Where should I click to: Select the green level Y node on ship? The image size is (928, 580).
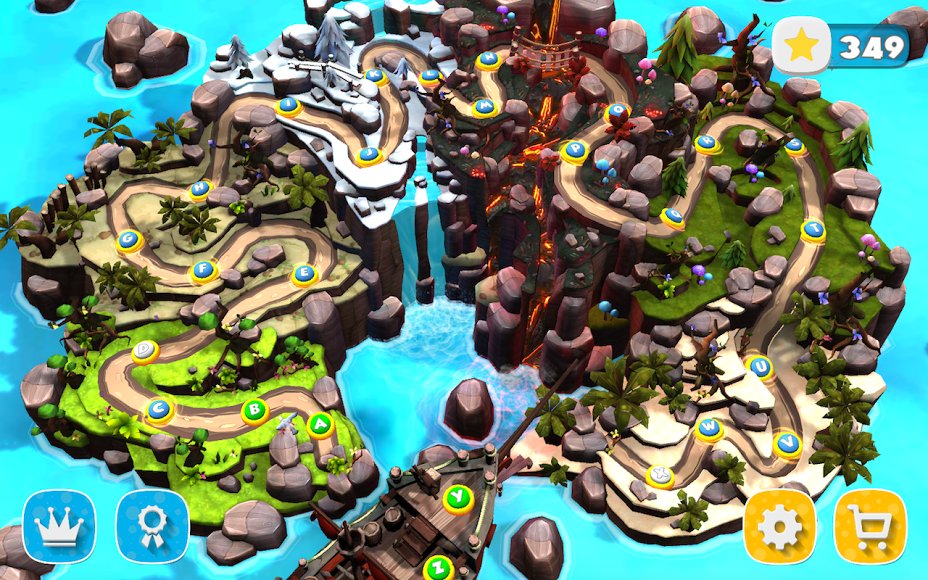tap(457, 496)
